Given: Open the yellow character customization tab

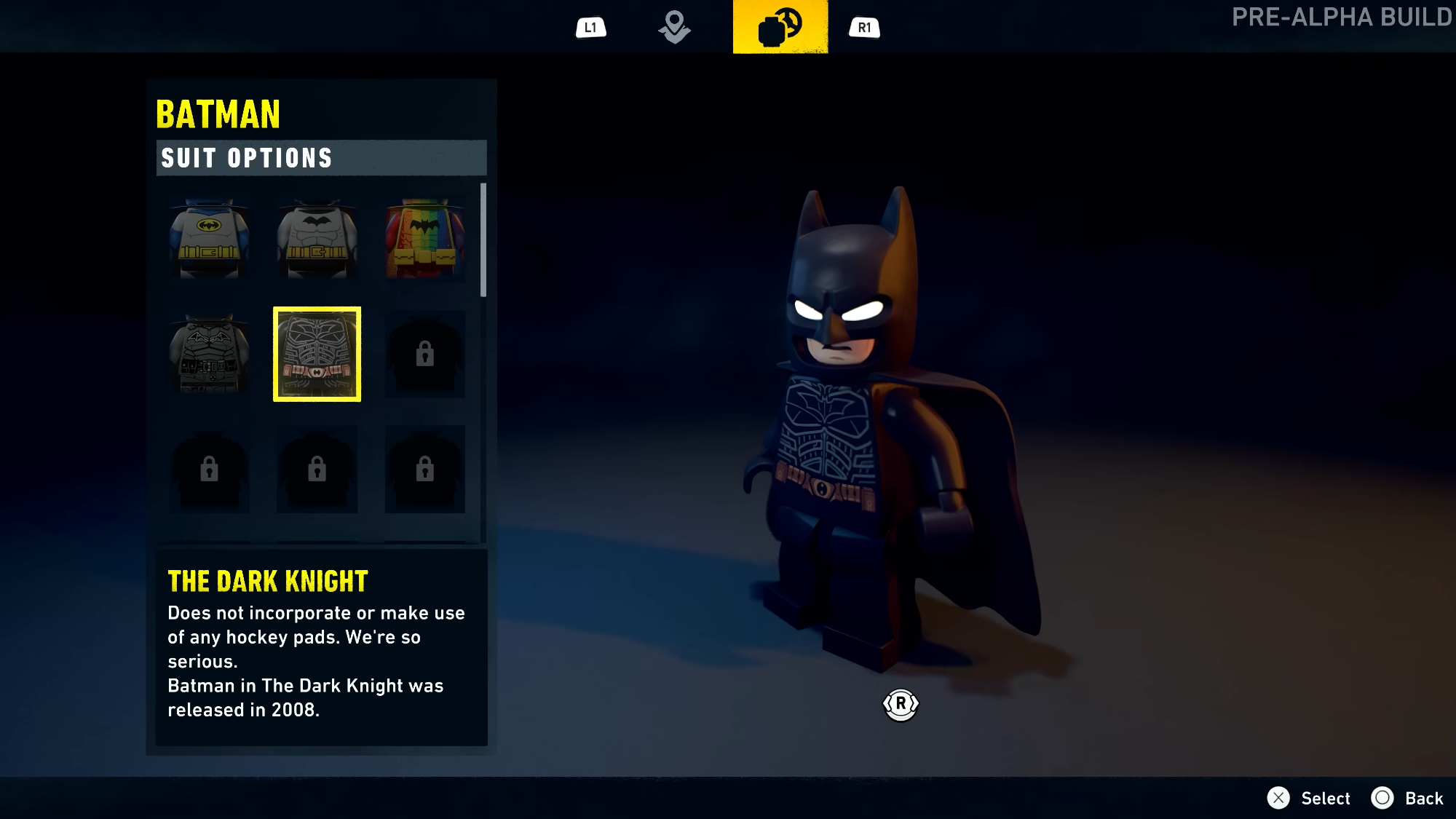Looking at the screenshot, I should click(x=780, y=28).
